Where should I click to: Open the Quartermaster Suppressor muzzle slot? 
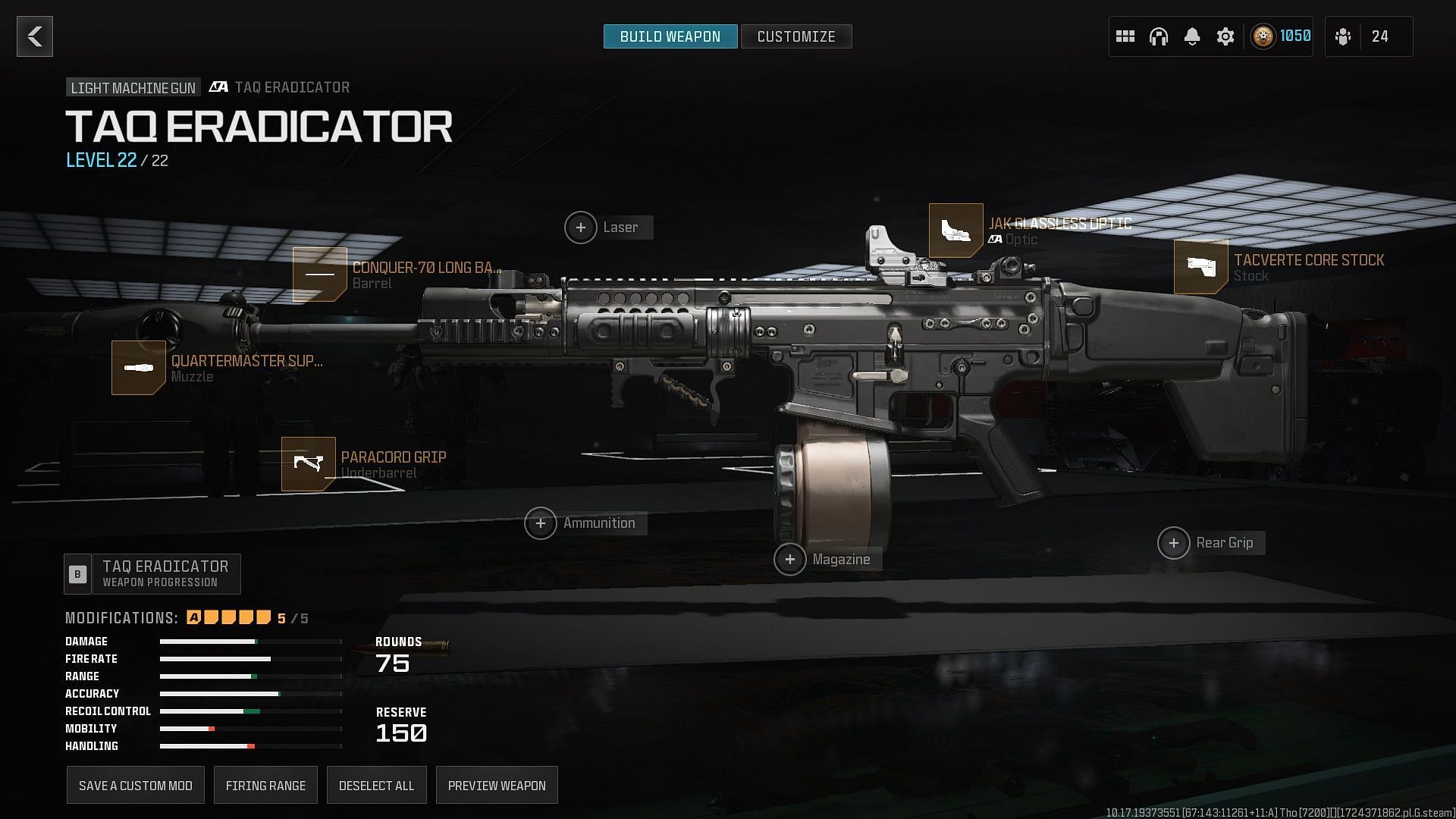click(139, 368)
